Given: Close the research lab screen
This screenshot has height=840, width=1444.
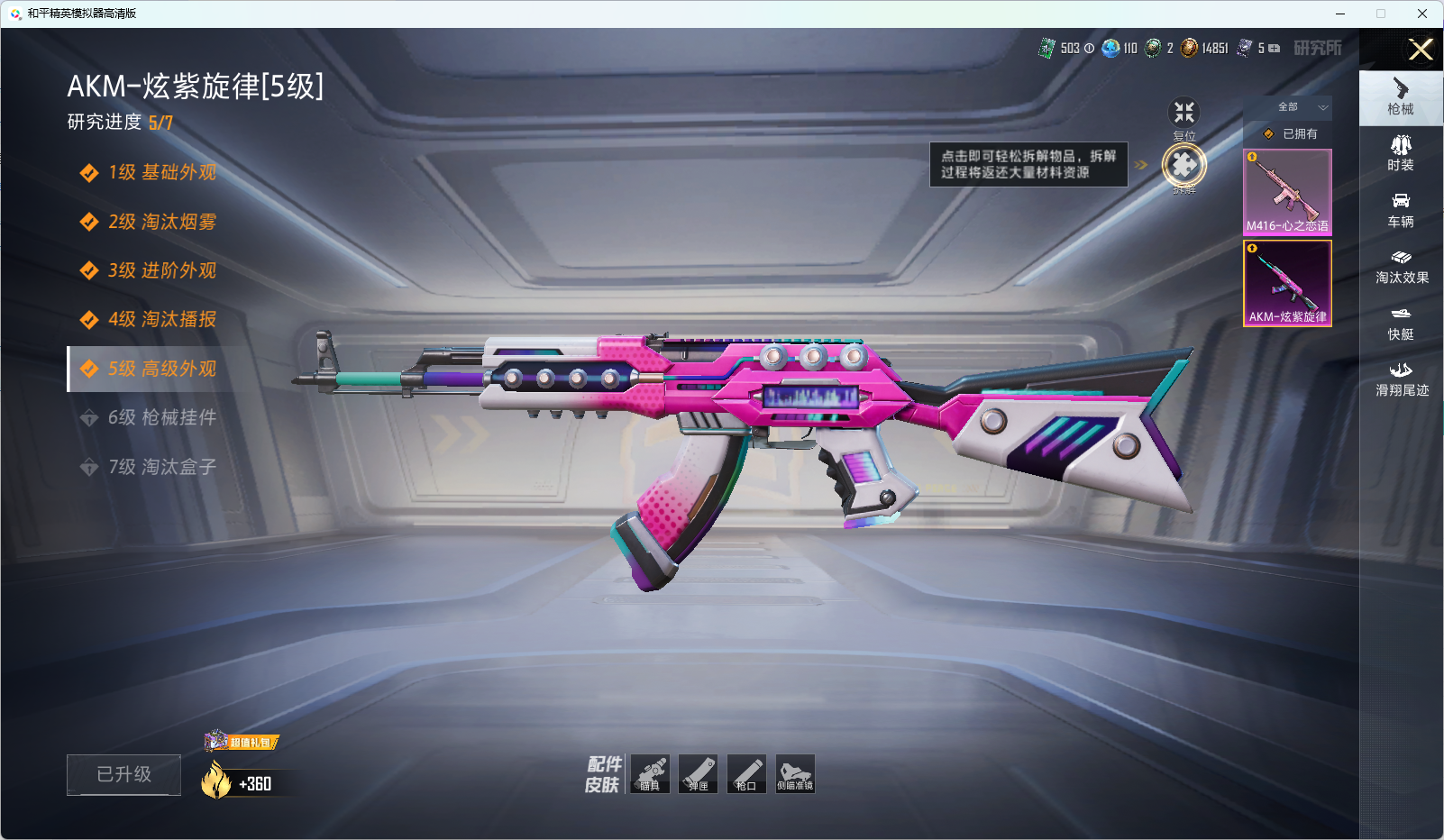Looking at the screenshot, I should click(1421, 50).
